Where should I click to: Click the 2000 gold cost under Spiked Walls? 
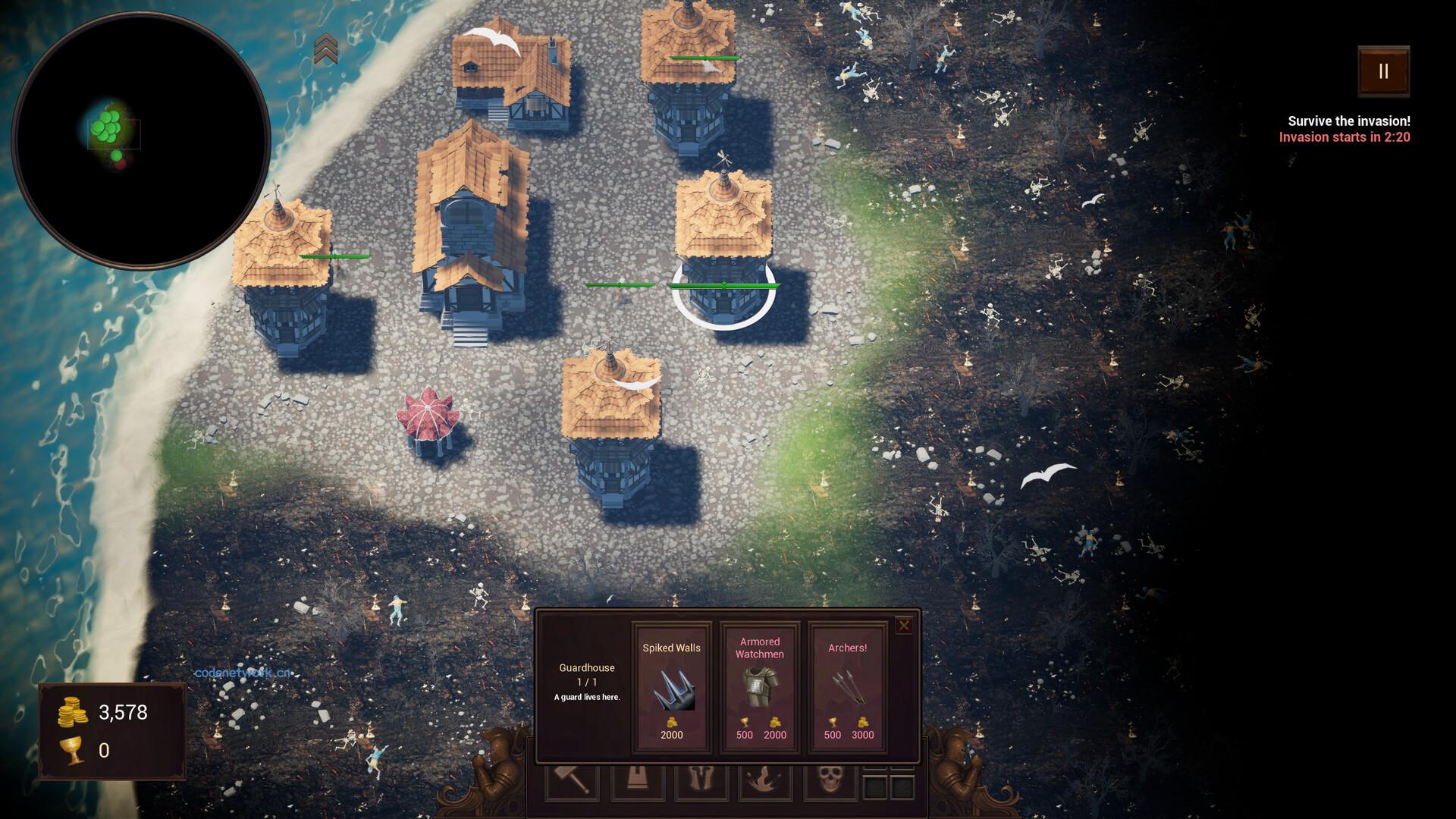671,734
